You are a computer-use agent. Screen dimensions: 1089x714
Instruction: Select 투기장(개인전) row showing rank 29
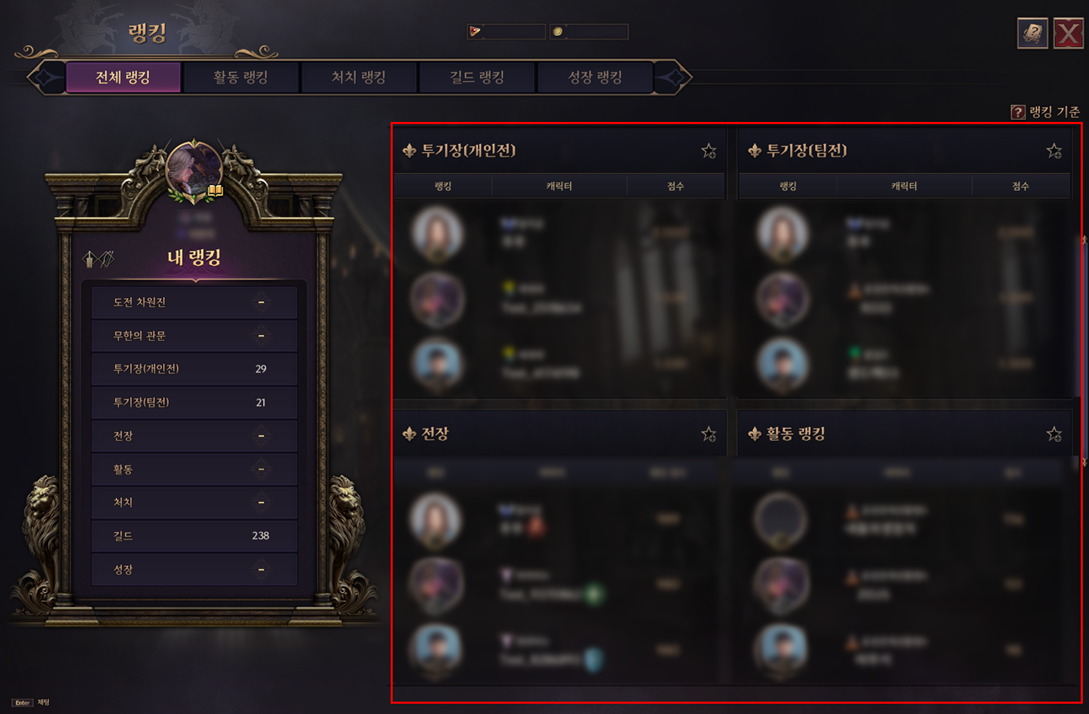point(193,369)
